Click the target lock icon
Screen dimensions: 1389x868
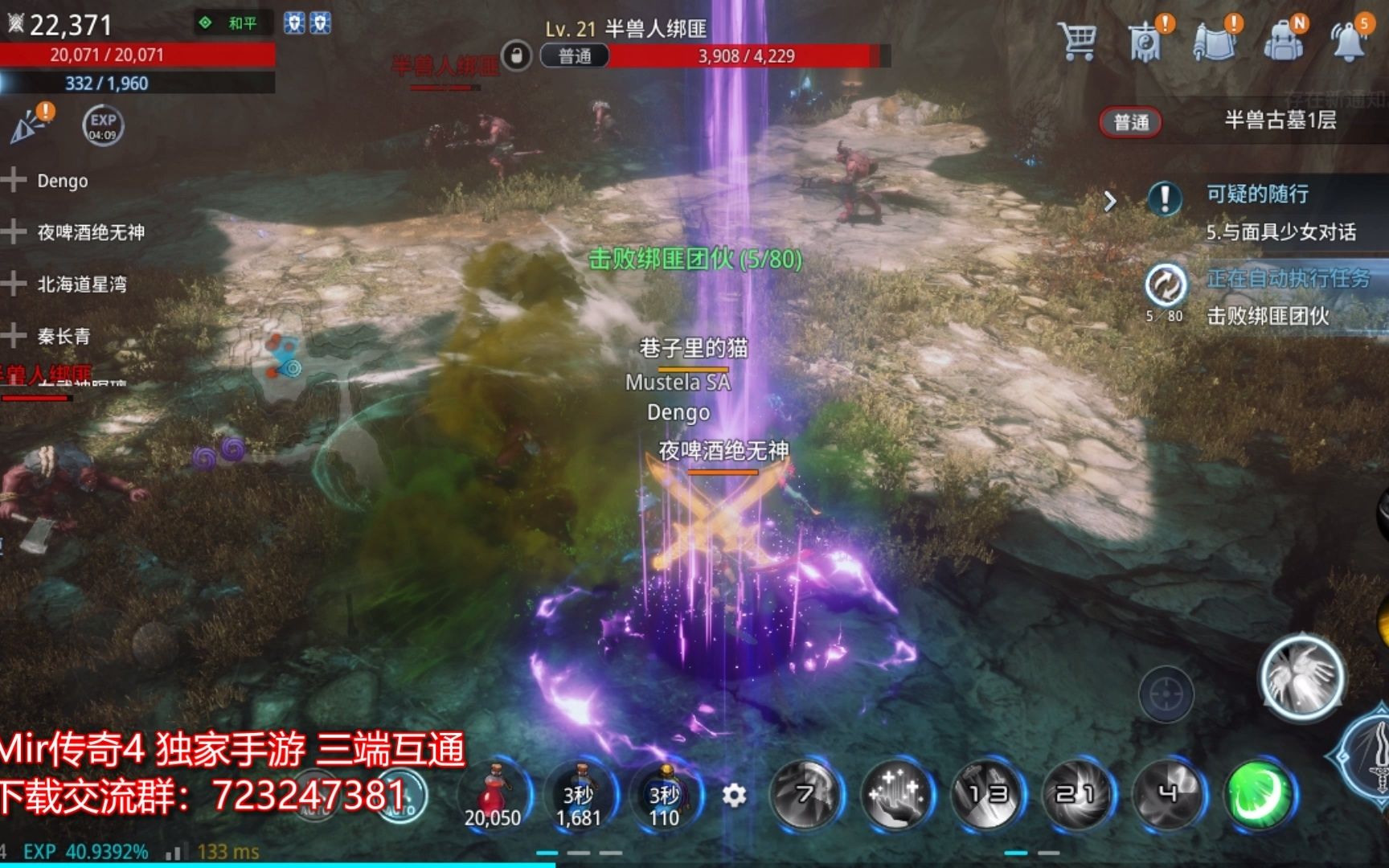pos(516,56)
